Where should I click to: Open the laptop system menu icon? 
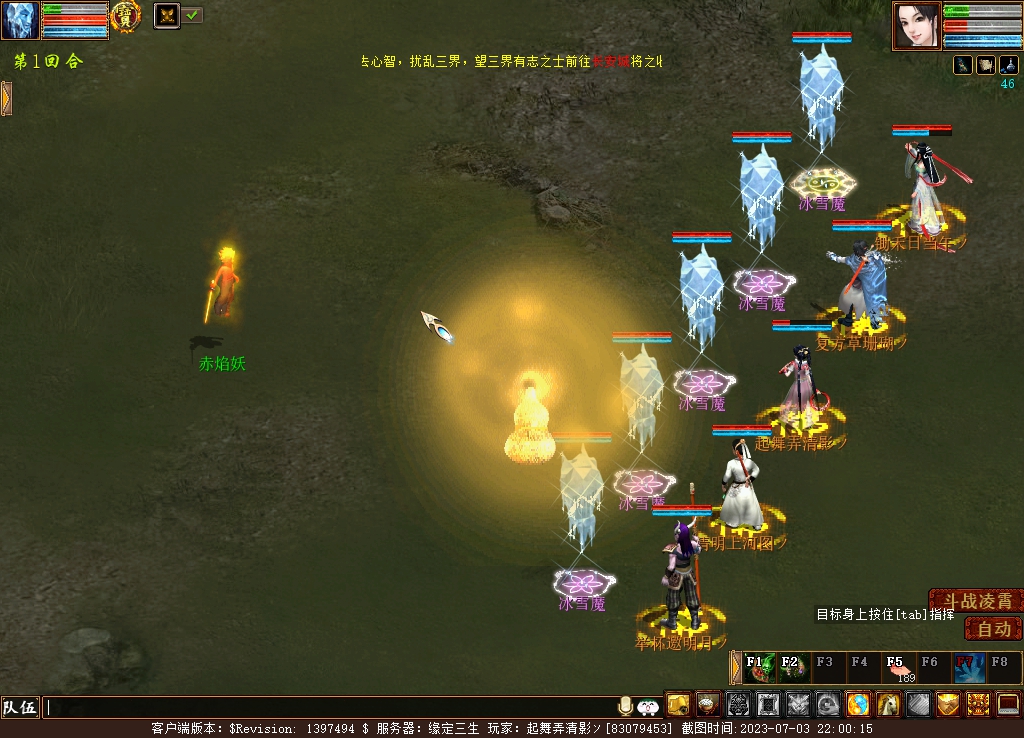(1008, 705)
